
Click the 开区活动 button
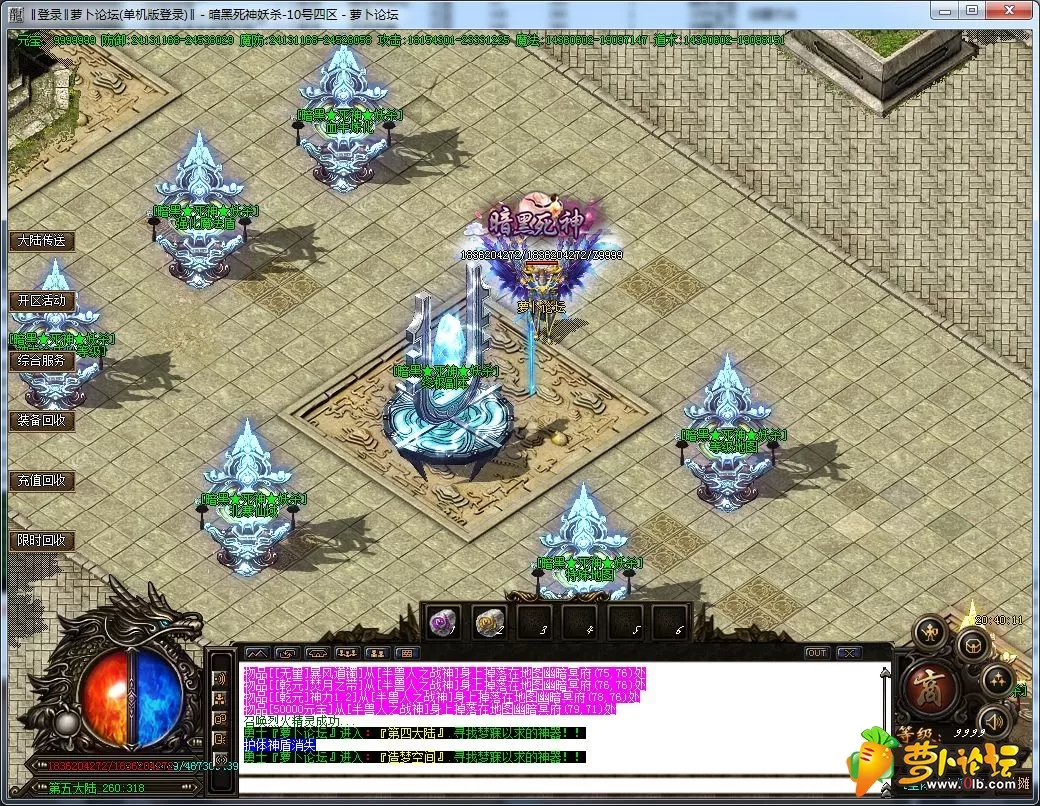43,300
